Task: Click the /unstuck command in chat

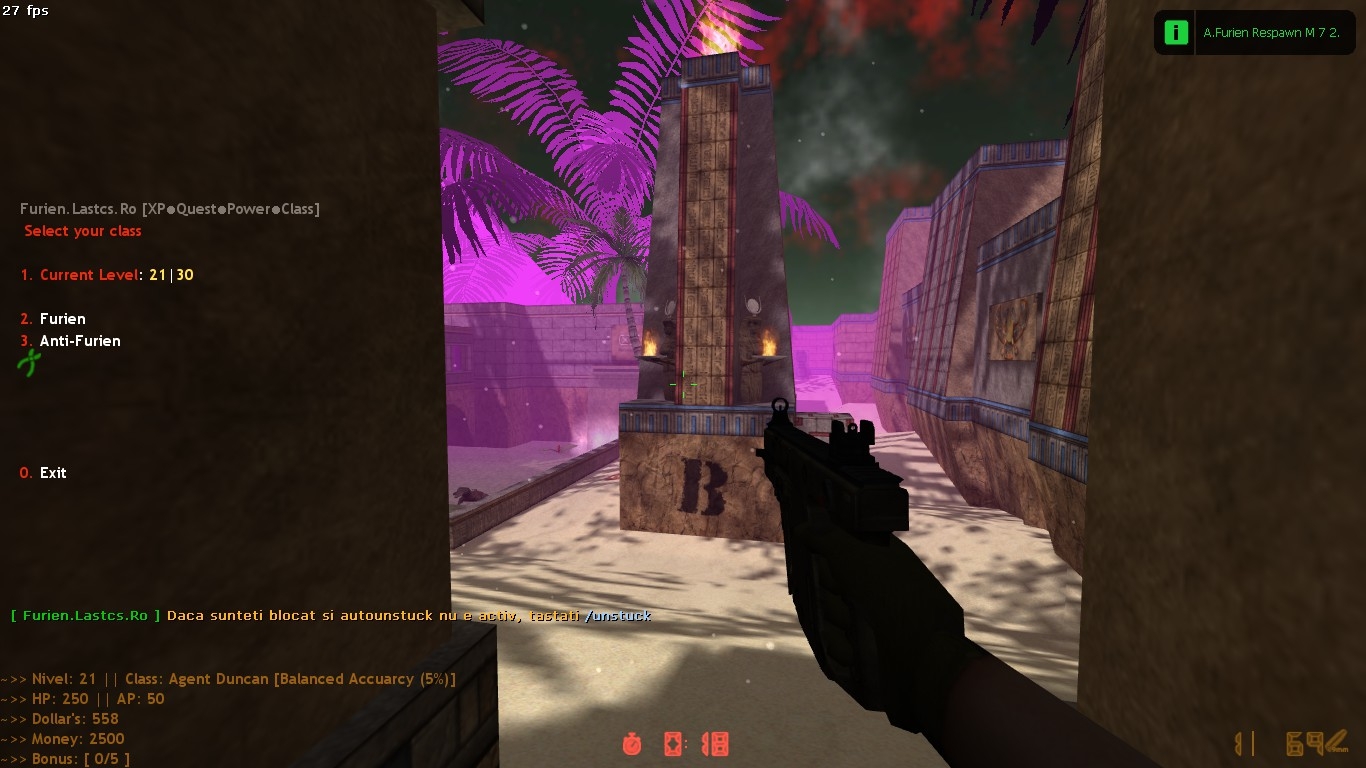Action: [x=620, y=615]
